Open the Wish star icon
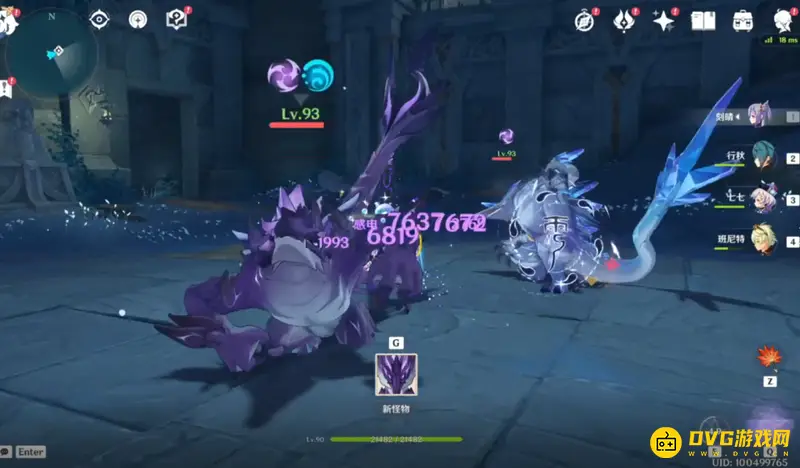 pyautogui.click(x=662, y=20)
